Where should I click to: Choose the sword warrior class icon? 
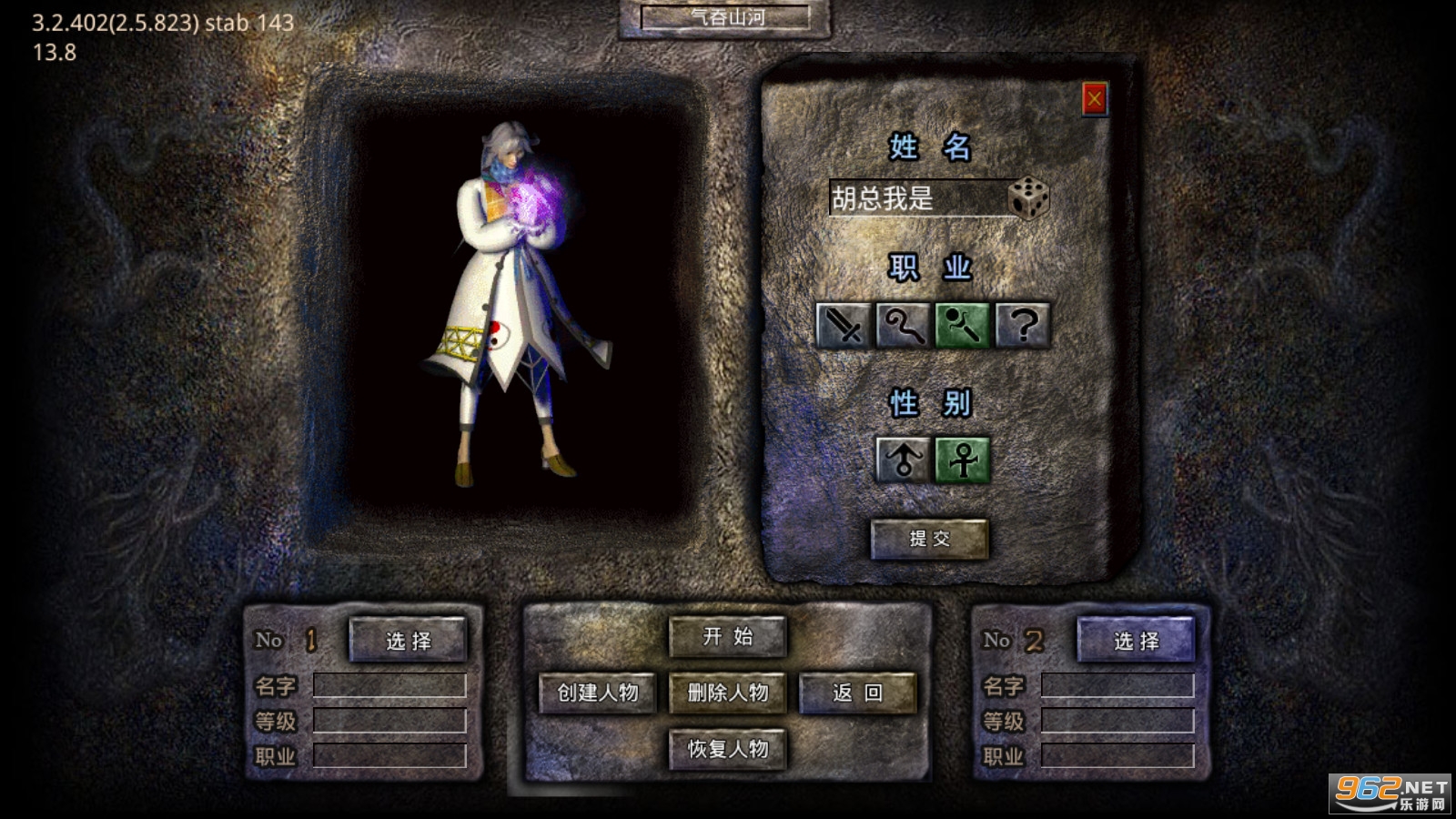[843, 326]
